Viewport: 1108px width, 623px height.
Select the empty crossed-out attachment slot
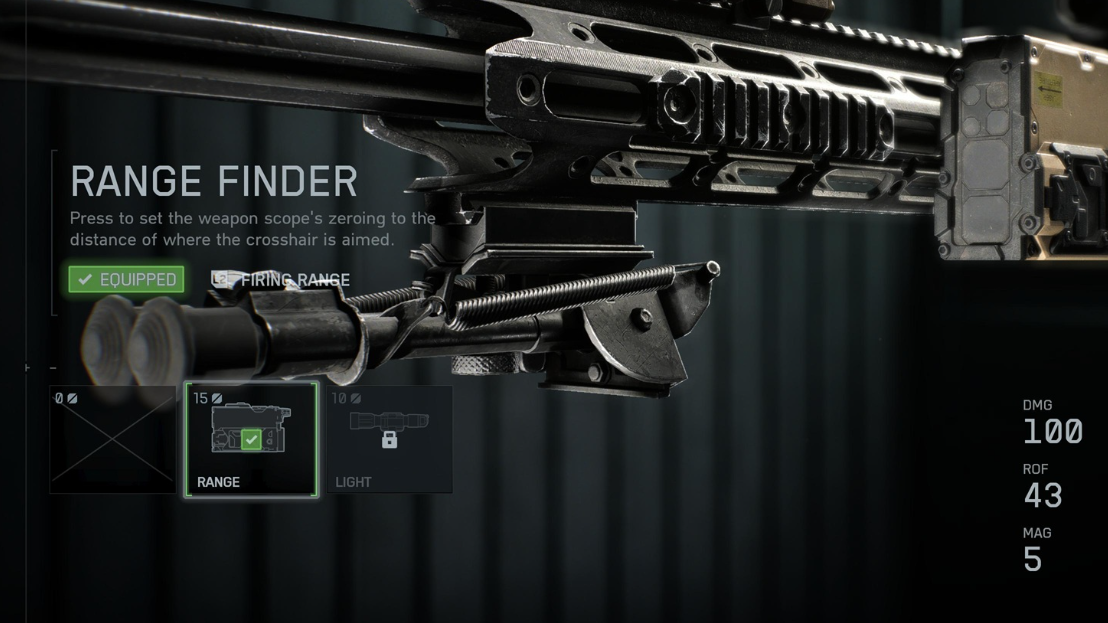(x=113, y=440)
